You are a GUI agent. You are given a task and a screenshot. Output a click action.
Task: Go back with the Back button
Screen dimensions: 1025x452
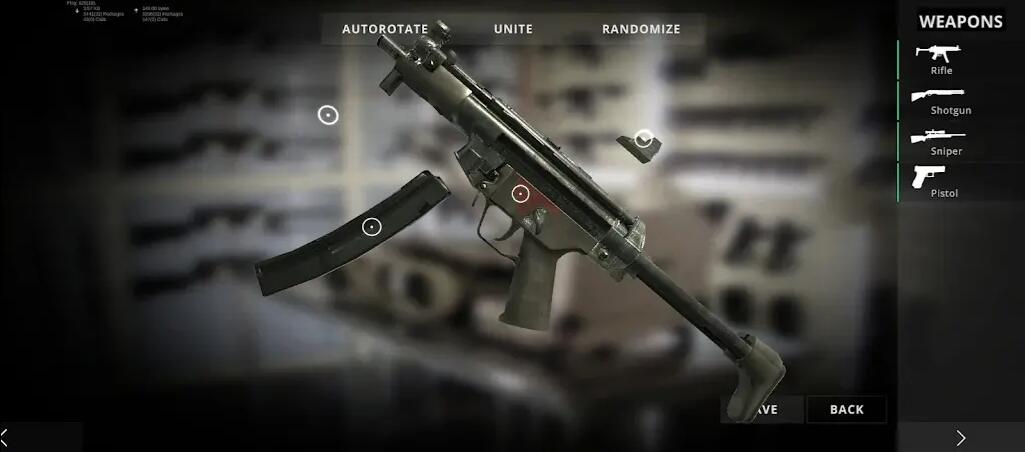[x=846, y=409]
